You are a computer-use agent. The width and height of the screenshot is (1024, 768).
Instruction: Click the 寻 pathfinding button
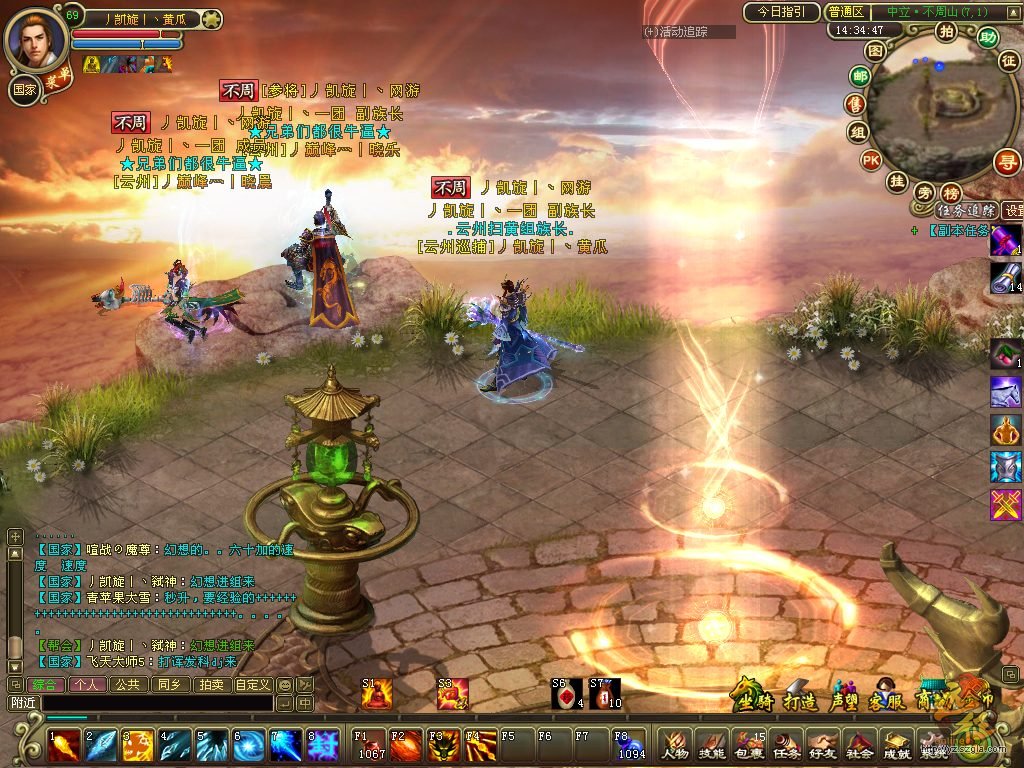pyautogui.click(x=1006, y=161)
